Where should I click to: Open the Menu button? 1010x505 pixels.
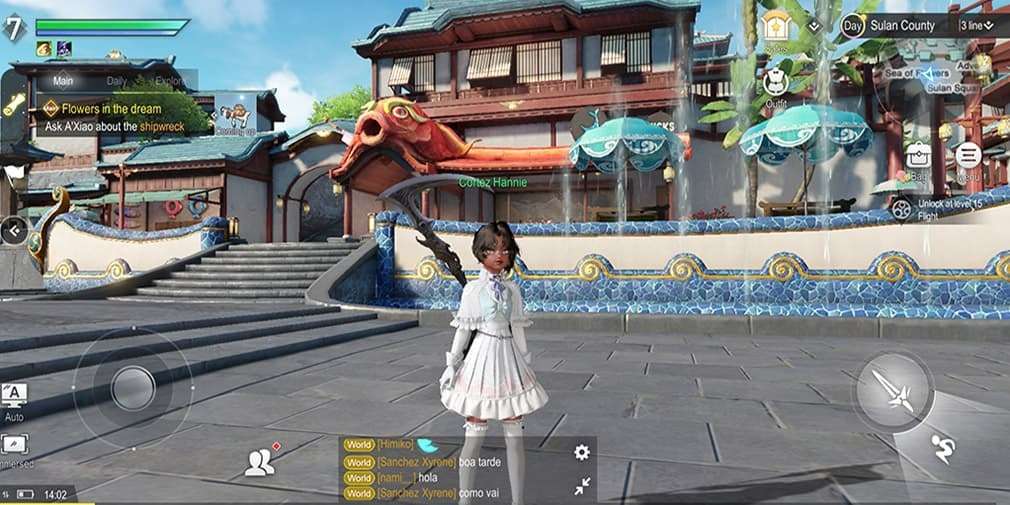[967, 158]
